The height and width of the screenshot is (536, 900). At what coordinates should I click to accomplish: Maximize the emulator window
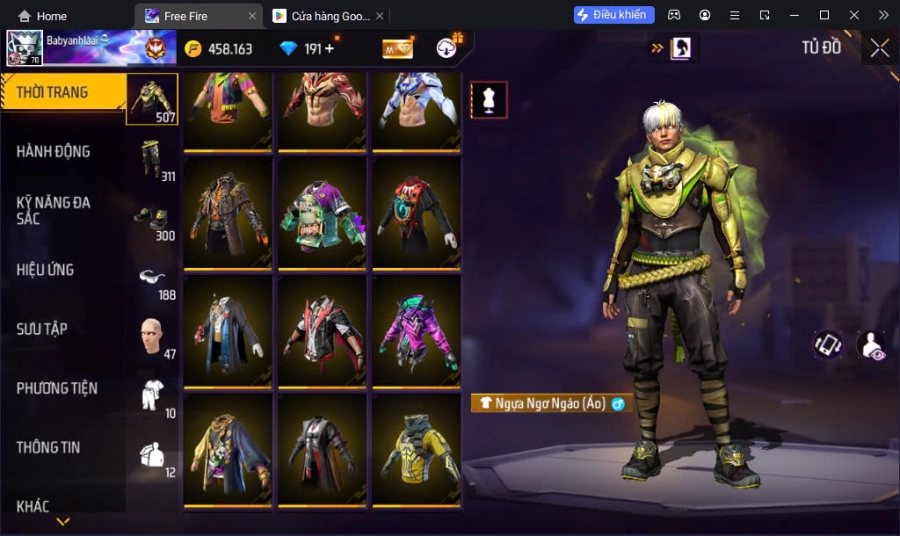[824, 15]
